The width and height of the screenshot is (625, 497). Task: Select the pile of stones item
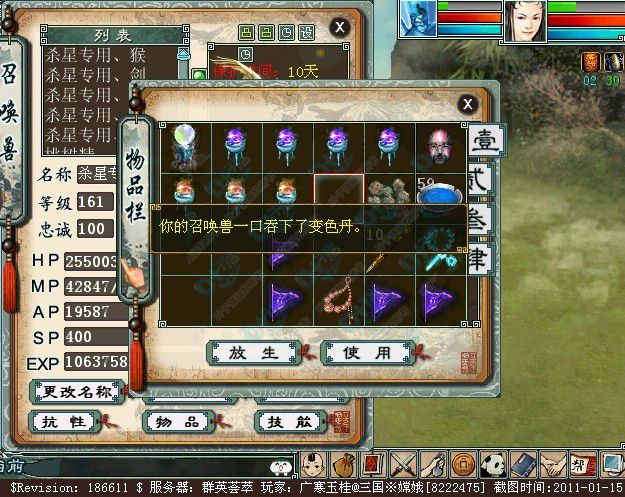tap(389, 192)
